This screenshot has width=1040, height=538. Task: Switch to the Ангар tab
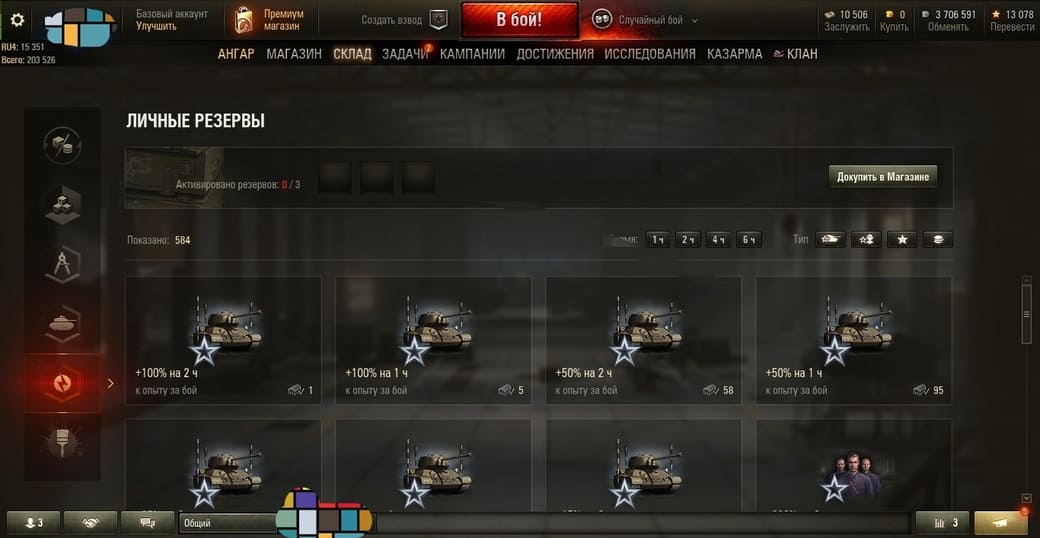point(236,54)
